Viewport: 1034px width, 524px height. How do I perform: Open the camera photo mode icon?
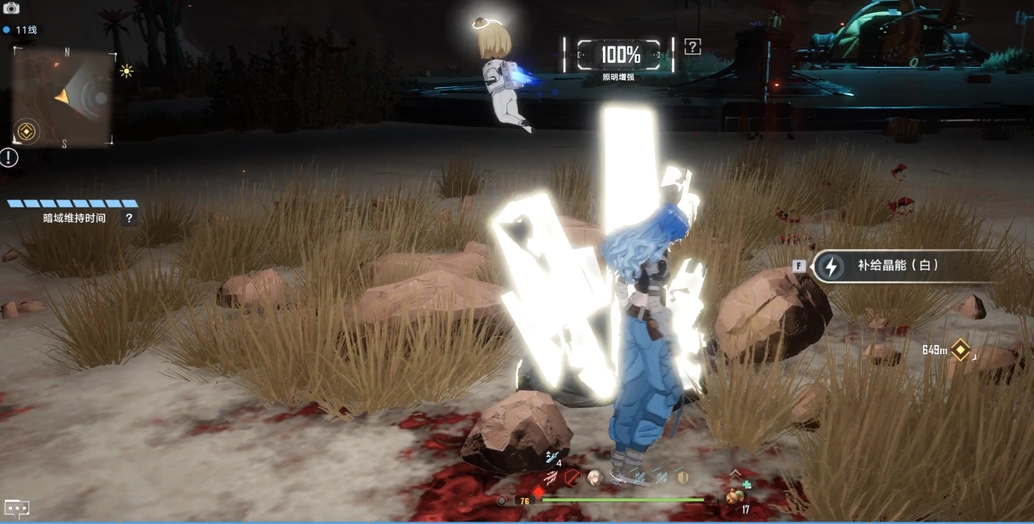click(12, 8)
